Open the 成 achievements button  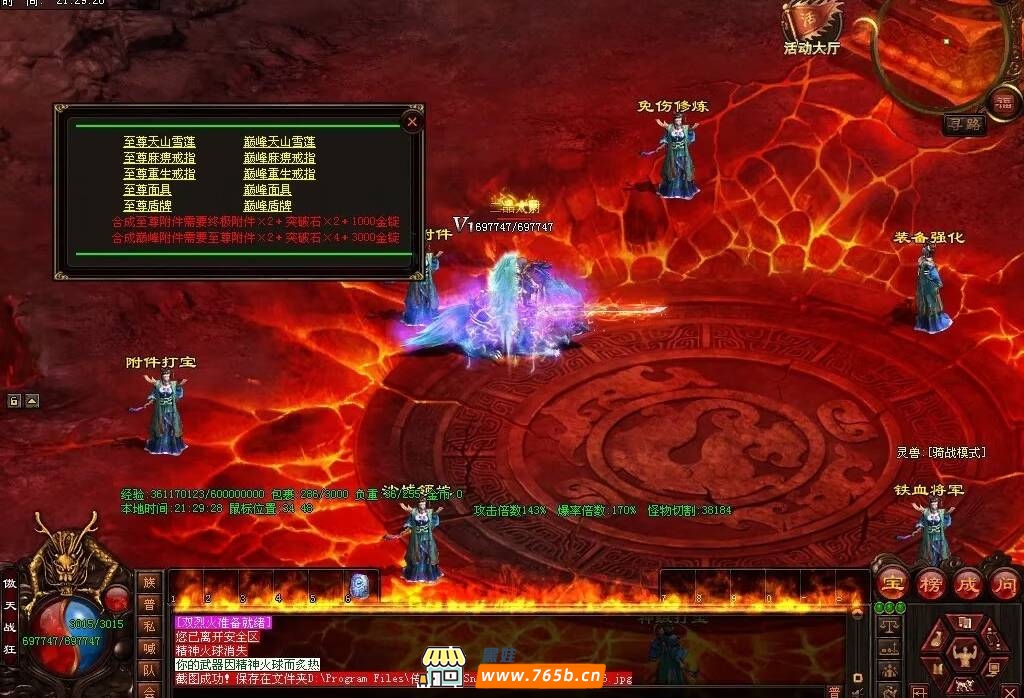coord(968,582)
